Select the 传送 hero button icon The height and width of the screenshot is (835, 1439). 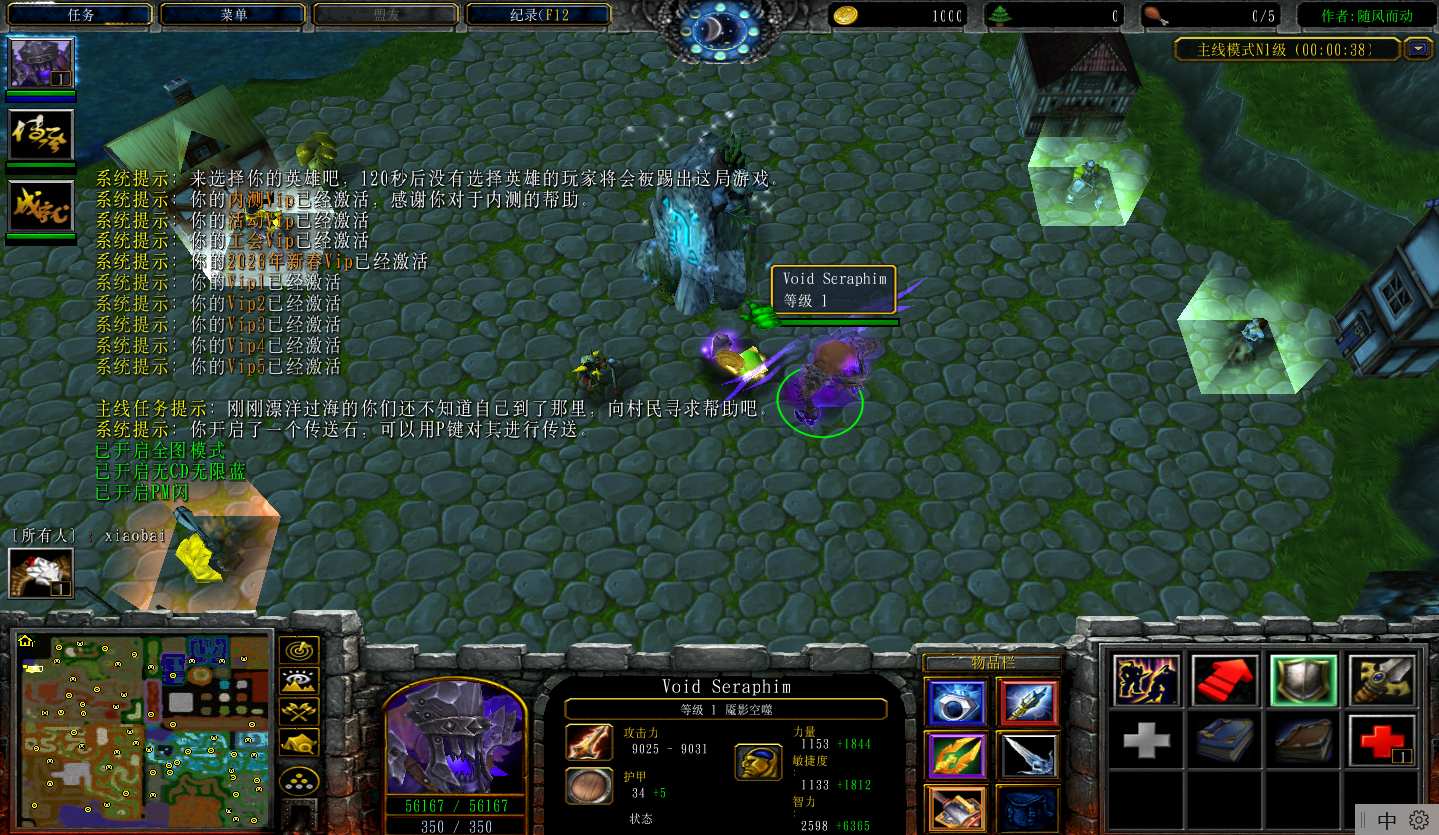(41, 135)
